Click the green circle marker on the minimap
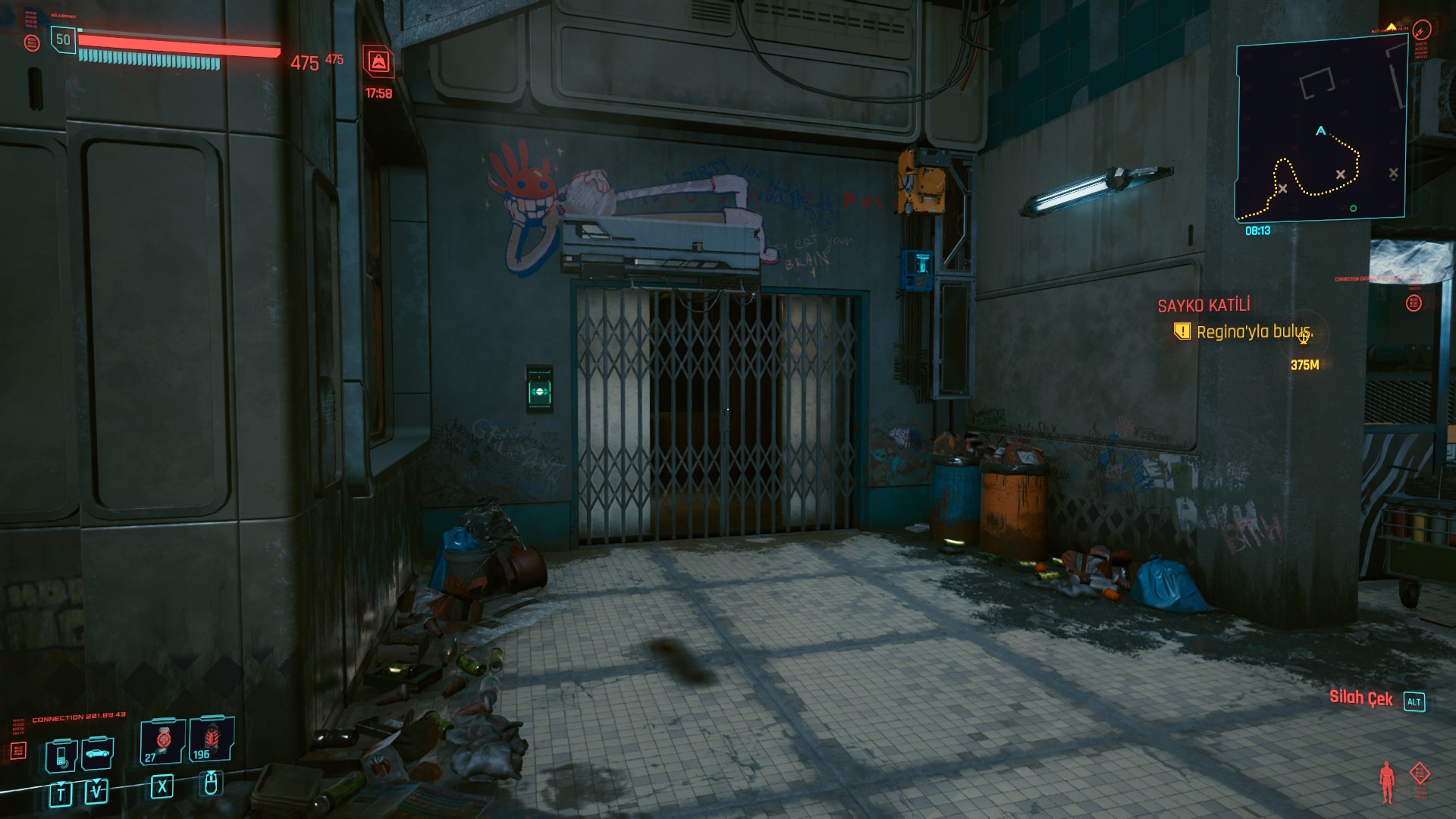 [1353, 209]
